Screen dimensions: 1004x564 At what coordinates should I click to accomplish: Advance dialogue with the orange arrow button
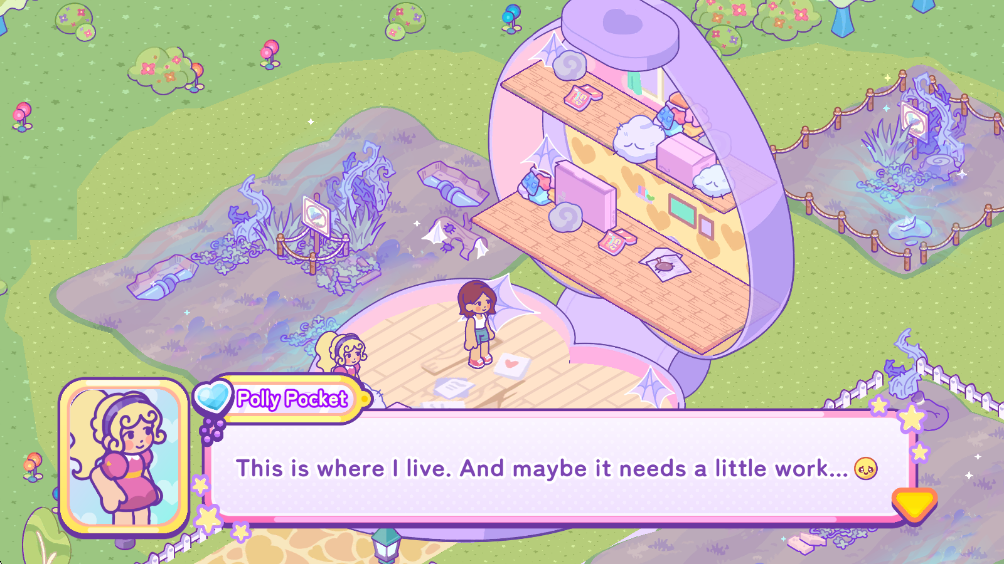pos(914,503)
